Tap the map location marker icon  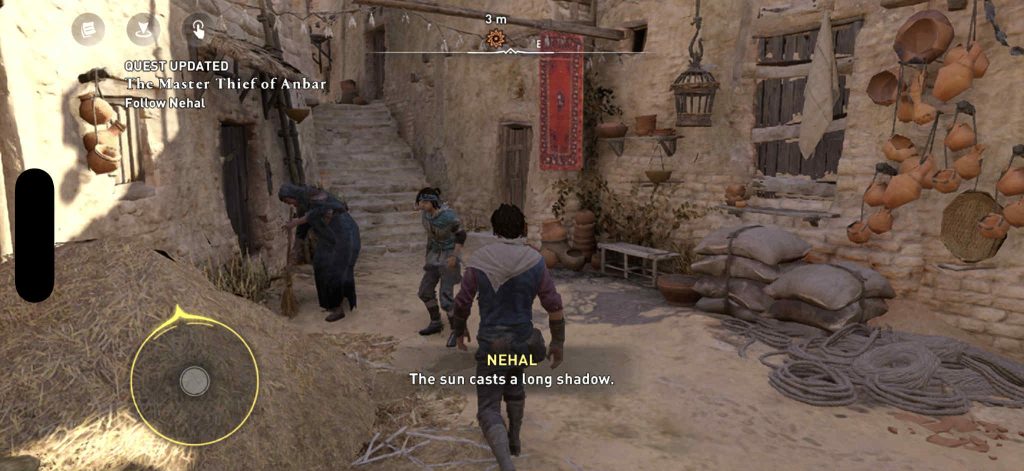coord(143,30)
